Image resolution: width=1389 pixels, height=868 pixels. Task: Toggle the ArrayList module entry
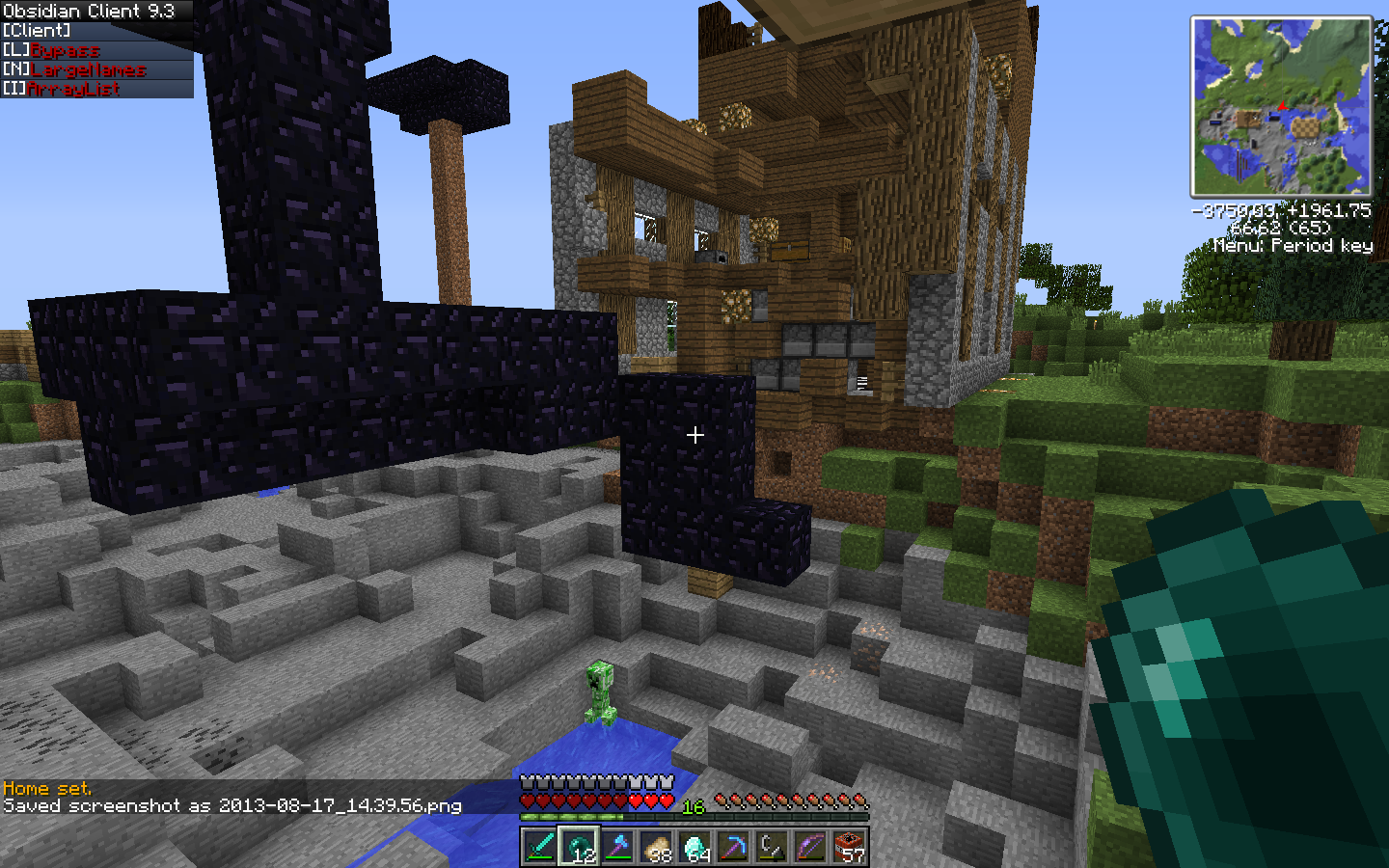(x=73, y=89)
